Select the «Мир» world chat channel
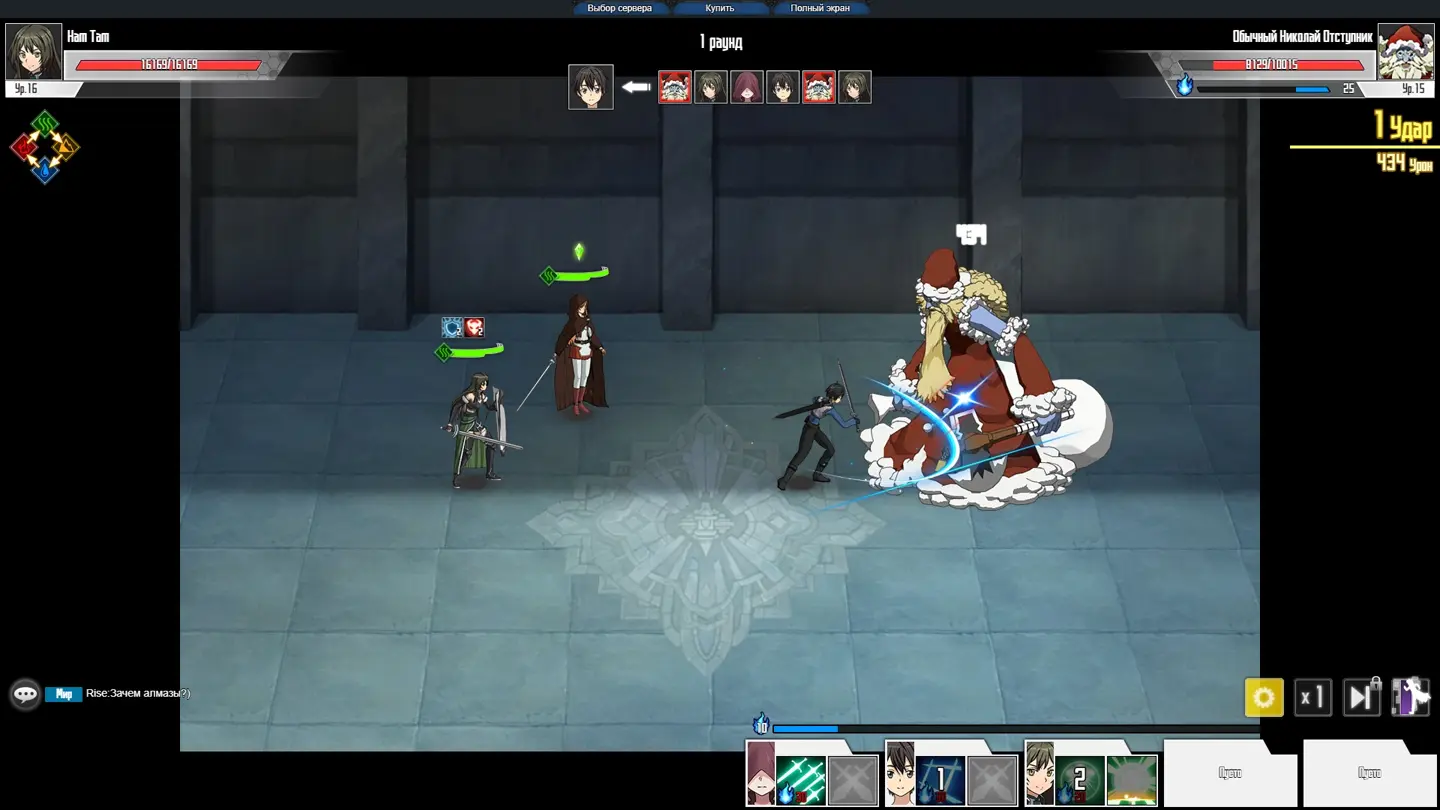 64,694
